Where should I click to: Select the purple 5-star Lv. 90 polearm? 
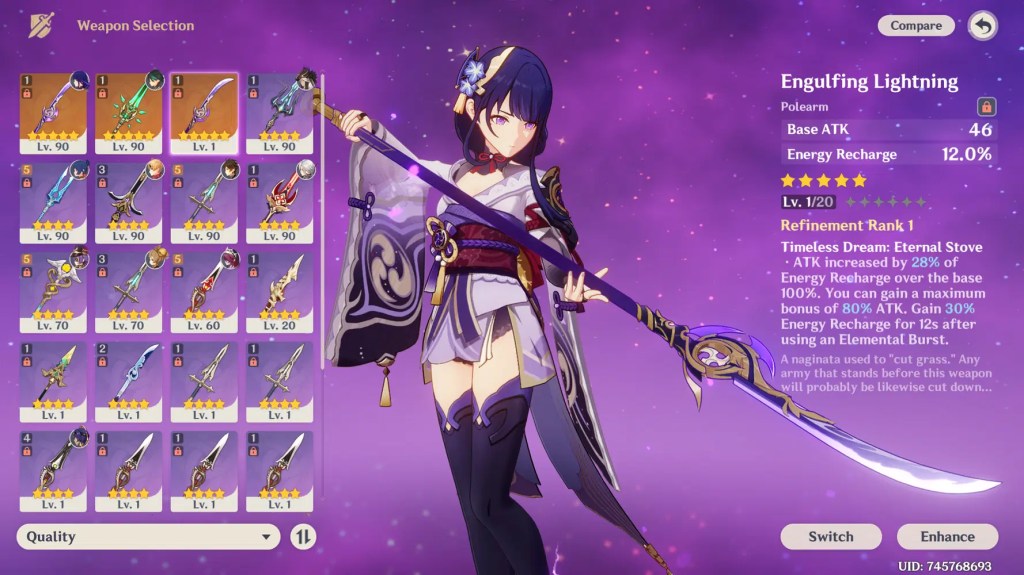53,112
